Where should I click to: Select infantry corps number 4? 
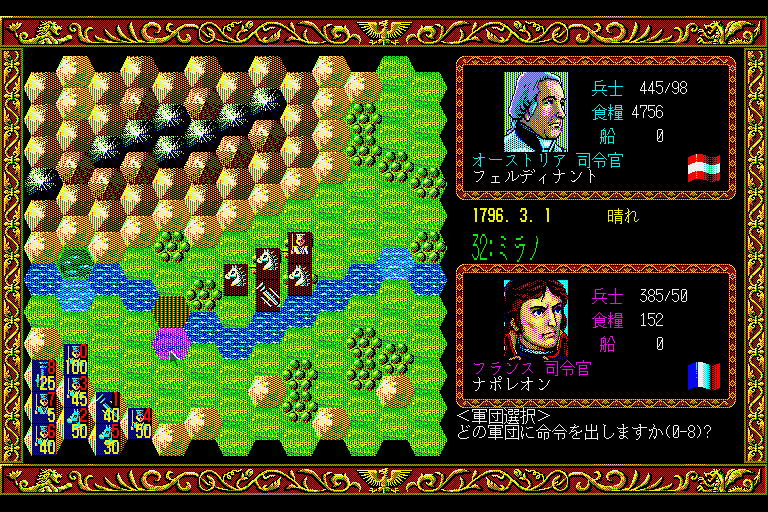tap(141, 424)
